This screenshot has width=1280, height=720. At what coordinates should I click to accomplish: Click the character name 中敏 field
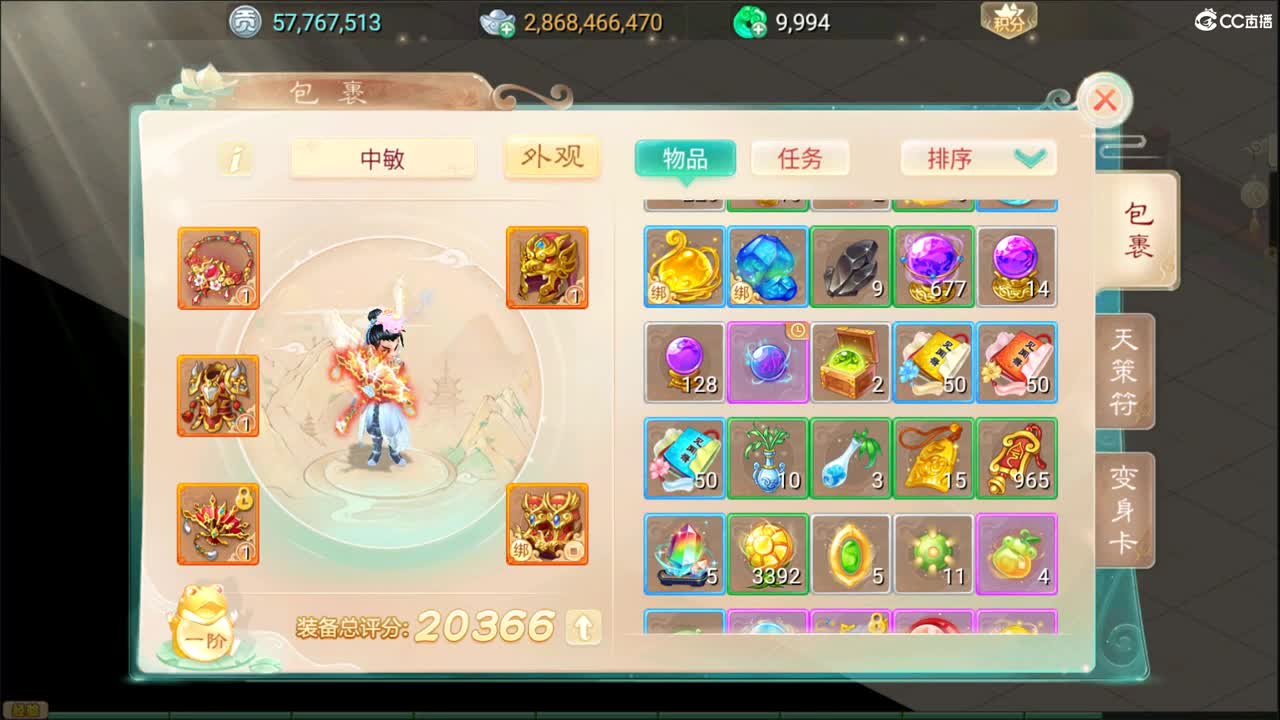(x=383, y=158)
